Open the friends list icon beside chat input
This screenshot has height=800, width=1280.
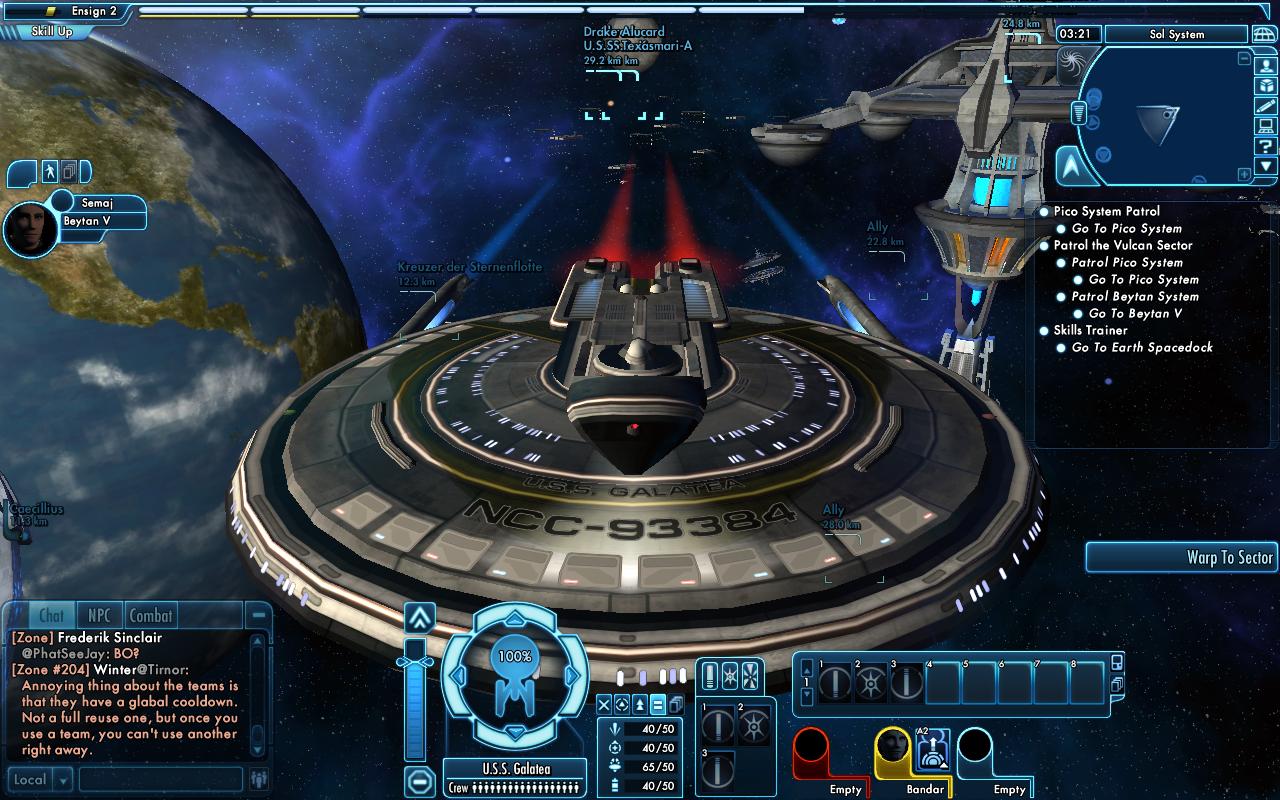[260, 780]
